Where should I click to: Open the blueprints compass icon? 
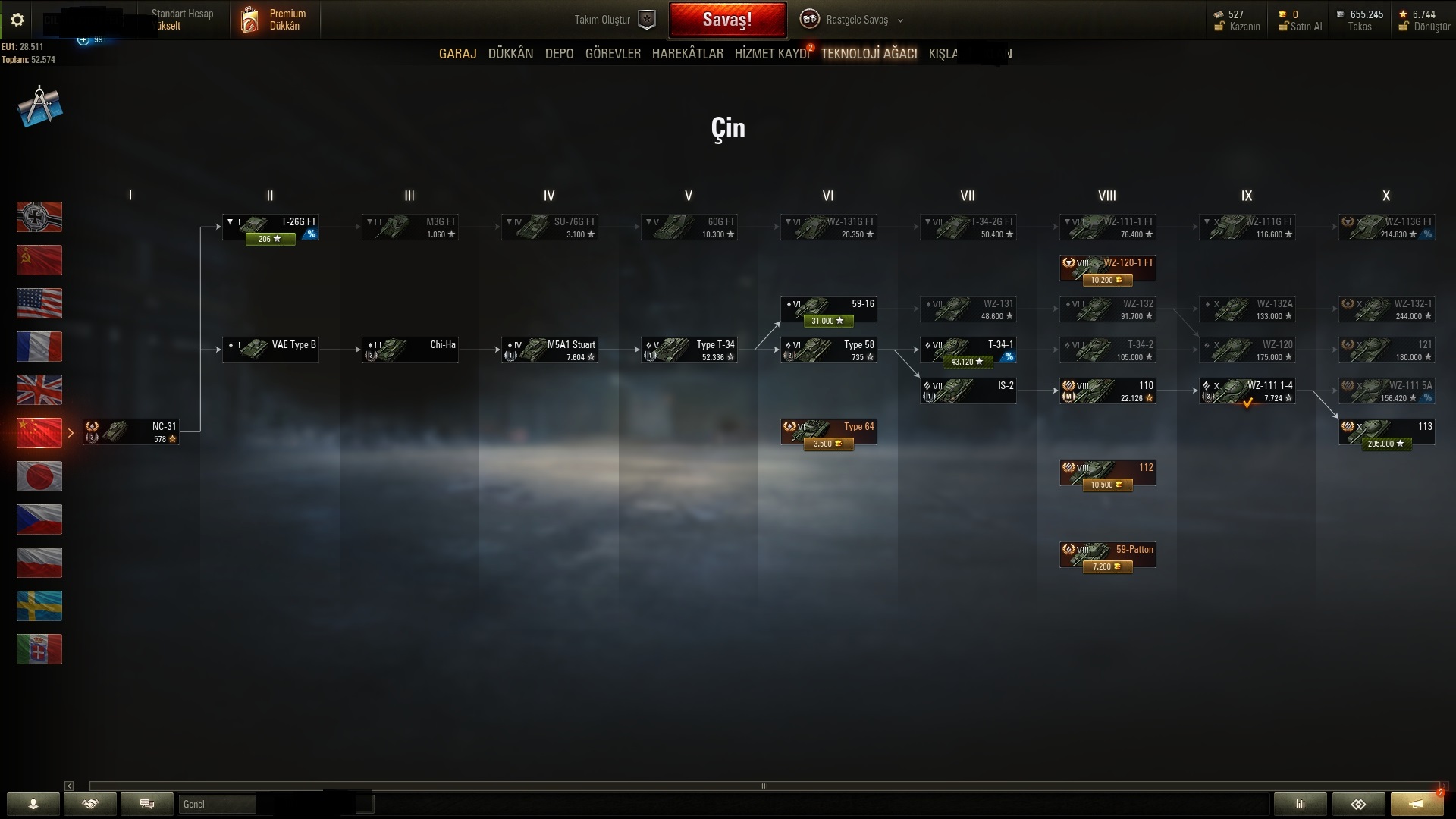pyautogui.click(x=39, y=107)
